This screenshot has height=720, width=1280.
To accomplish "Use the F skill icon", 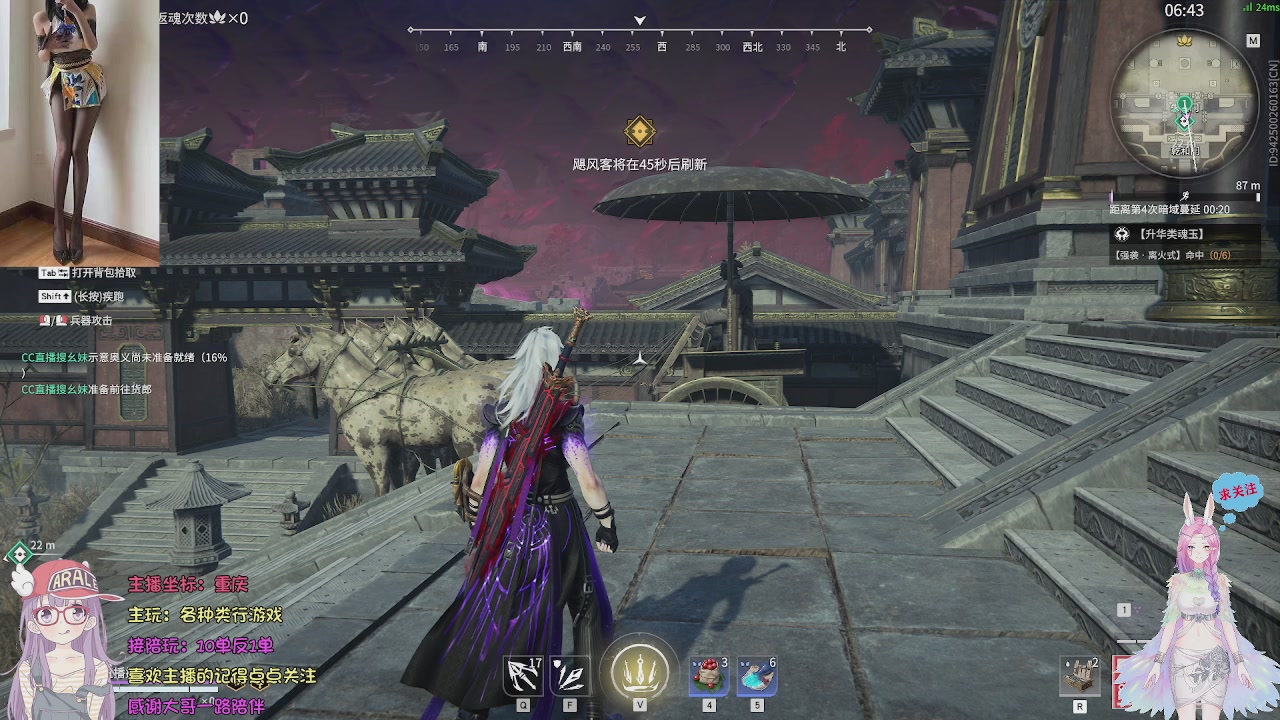I will pyautogui.click(x=570, y=677).
